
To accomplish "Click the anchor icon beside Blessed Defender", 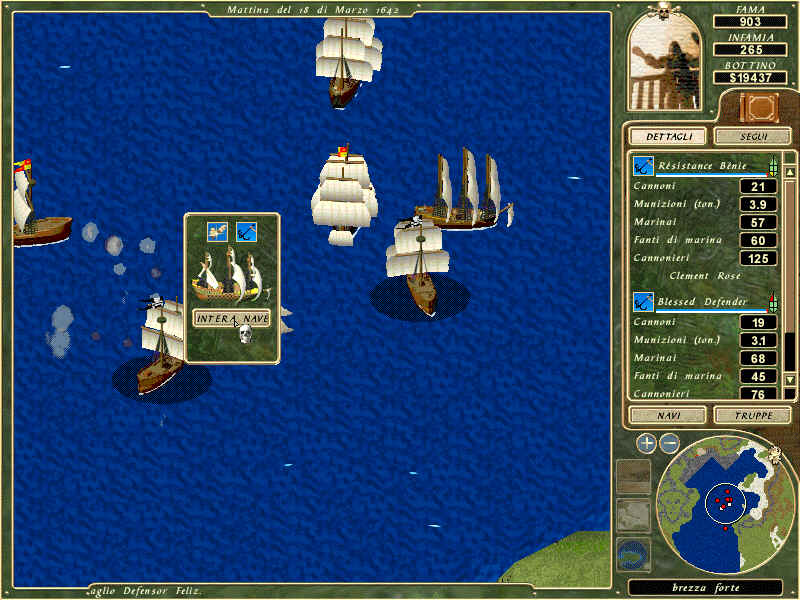I will pyautogui.click(x=643, y=301).
